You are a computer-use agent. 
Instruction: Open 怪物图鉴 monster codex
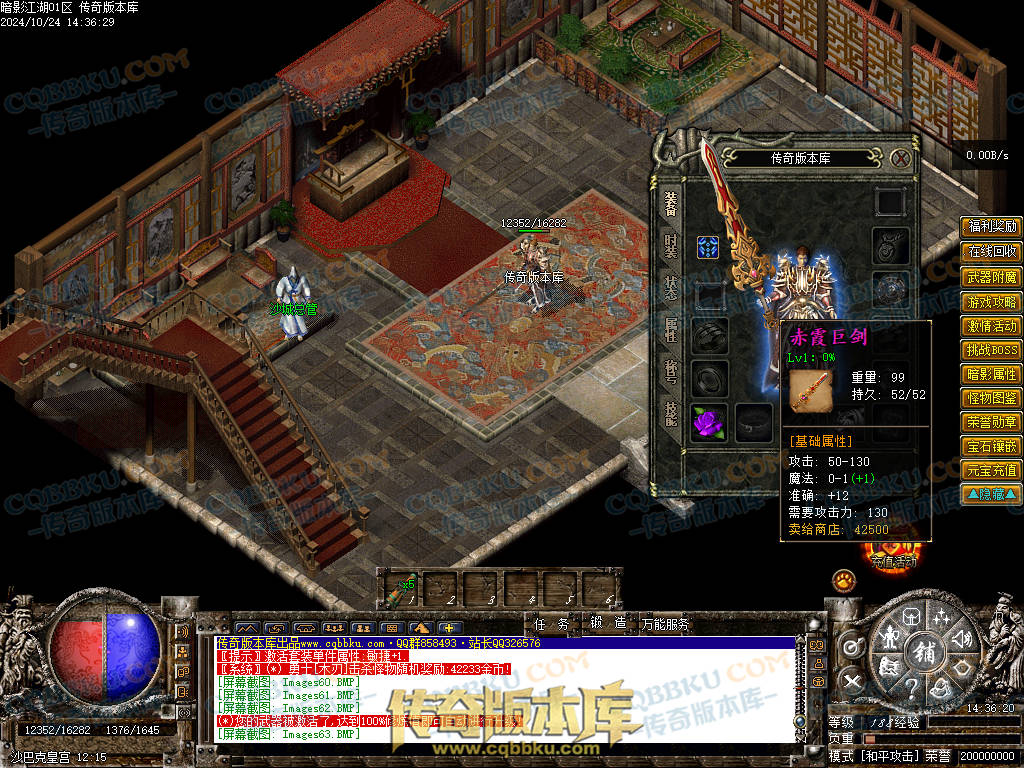click(x=991, y=398)
